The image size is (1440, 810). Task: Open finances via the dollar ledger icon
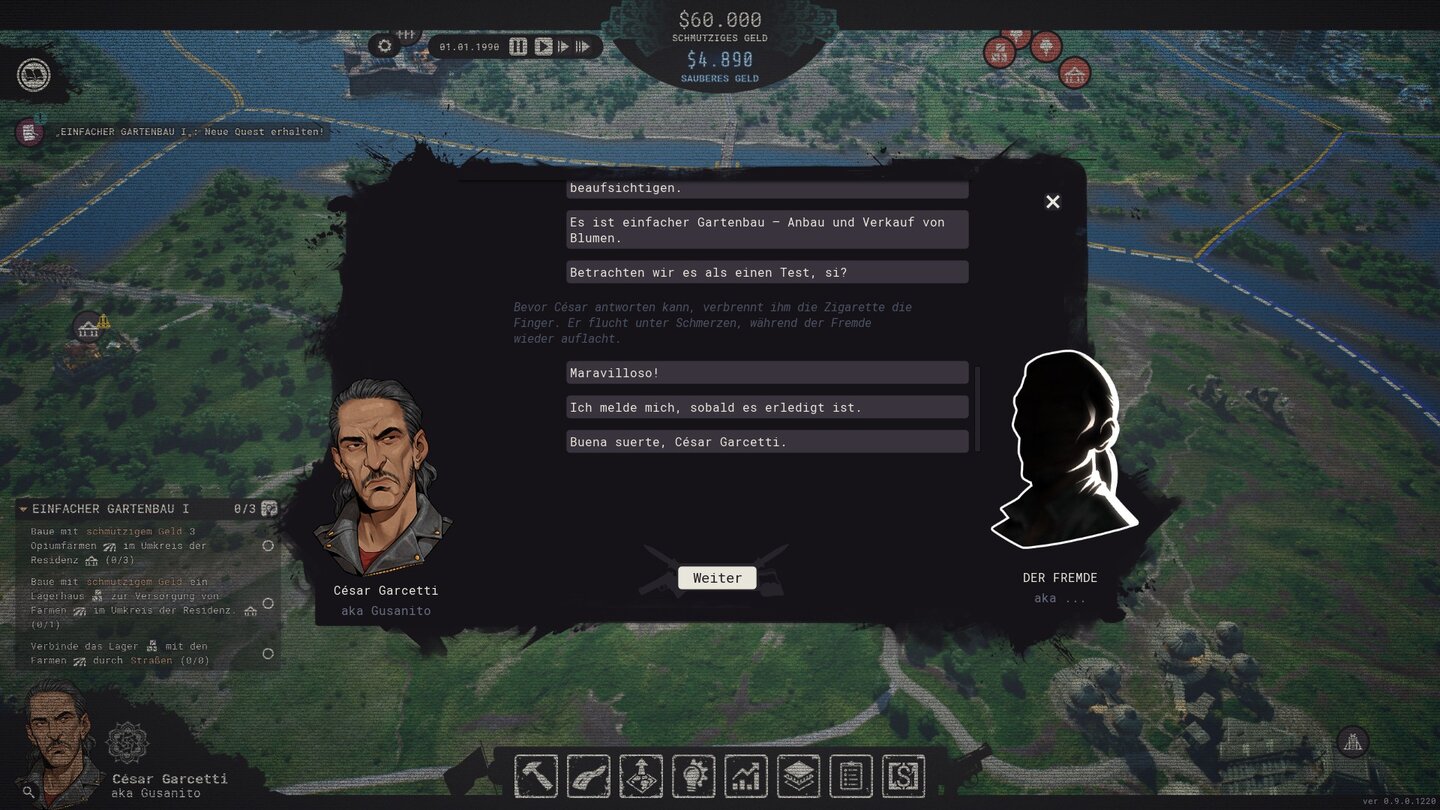click(903, 775)
